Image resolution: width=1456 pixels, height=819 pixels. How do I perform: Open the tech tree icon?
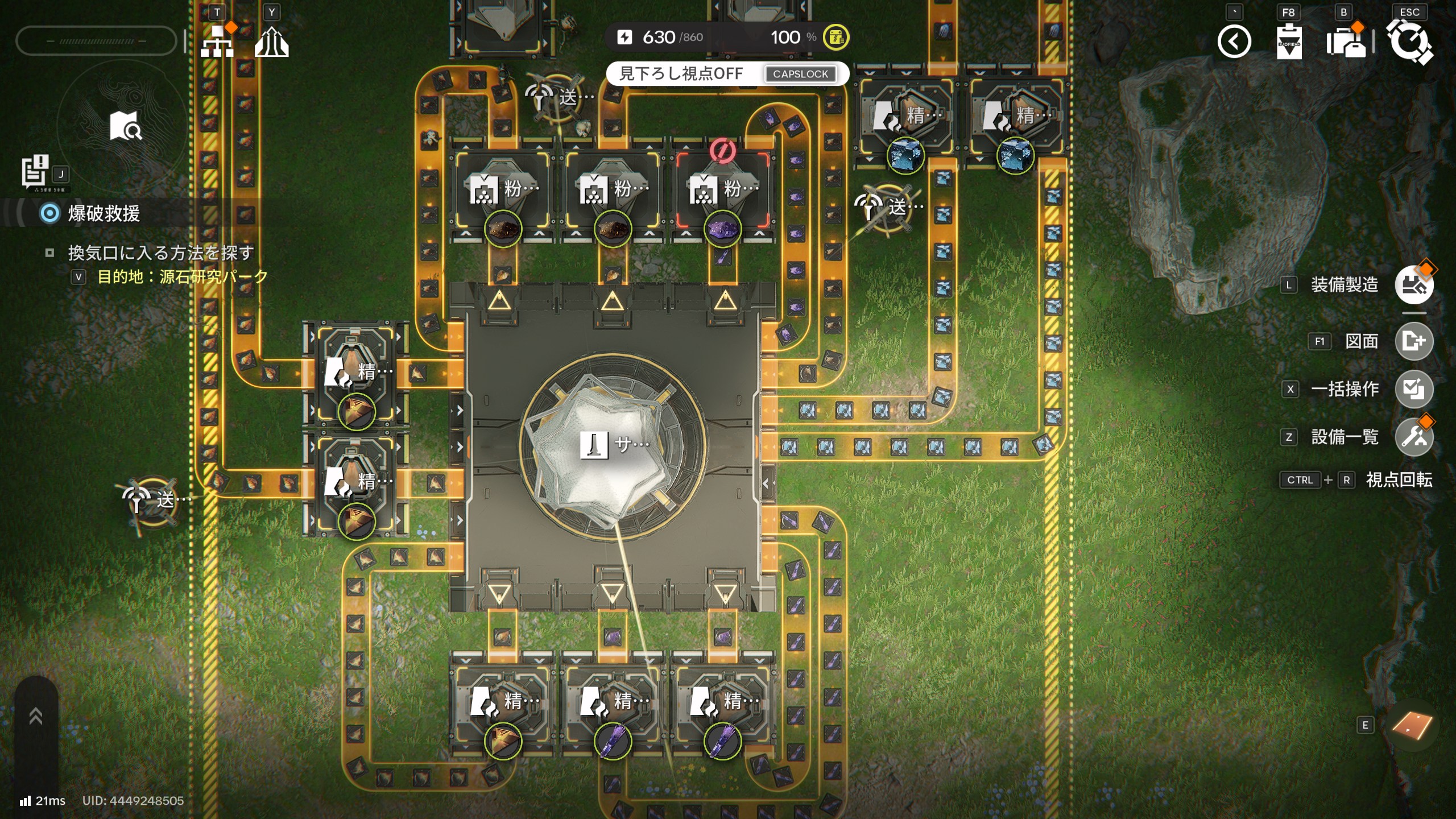coord(217,42)
